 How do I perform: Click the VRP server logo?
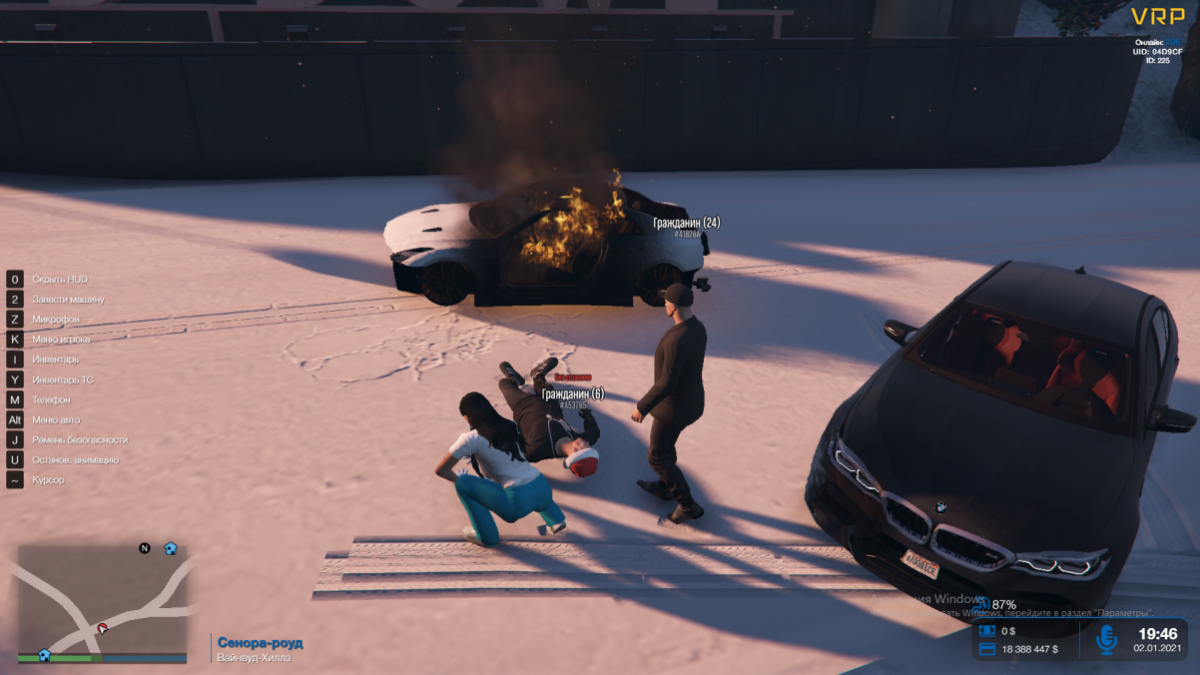tap(1158, 16)
